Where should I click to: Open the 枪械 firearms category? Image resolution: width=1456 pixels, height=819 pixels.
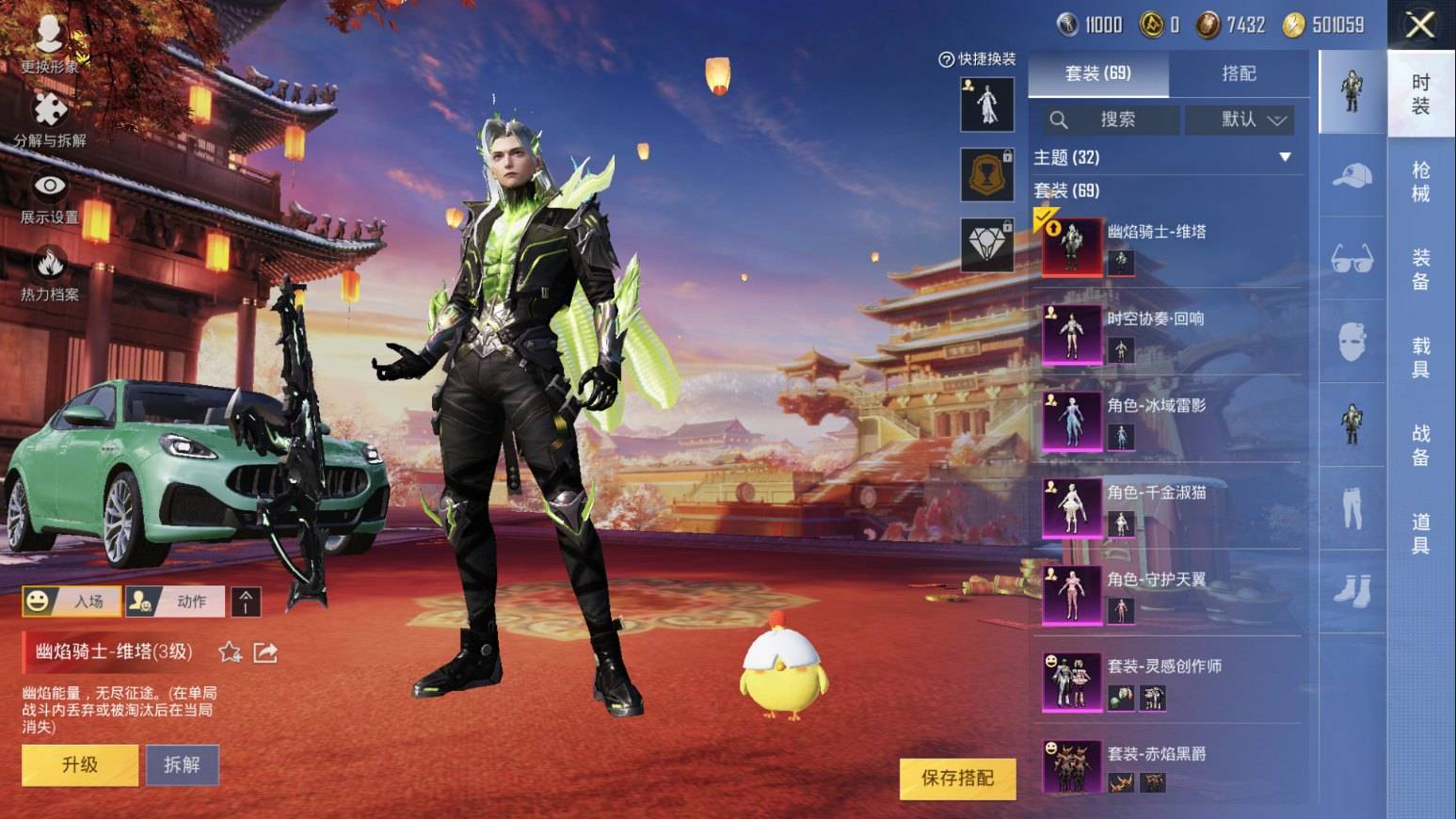pyautogui.click(x=1420, y=182)
